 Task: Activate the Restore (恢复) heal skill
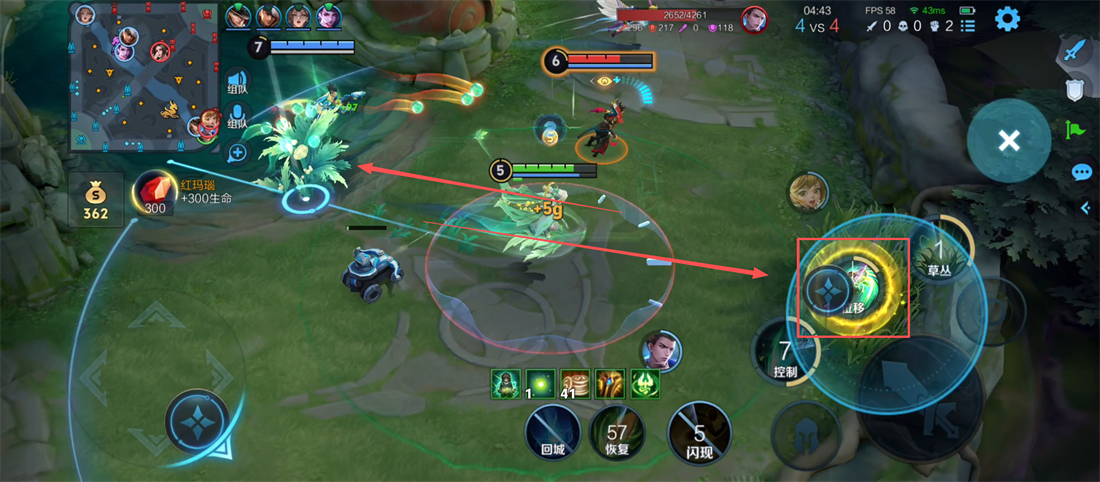(616, 432)
